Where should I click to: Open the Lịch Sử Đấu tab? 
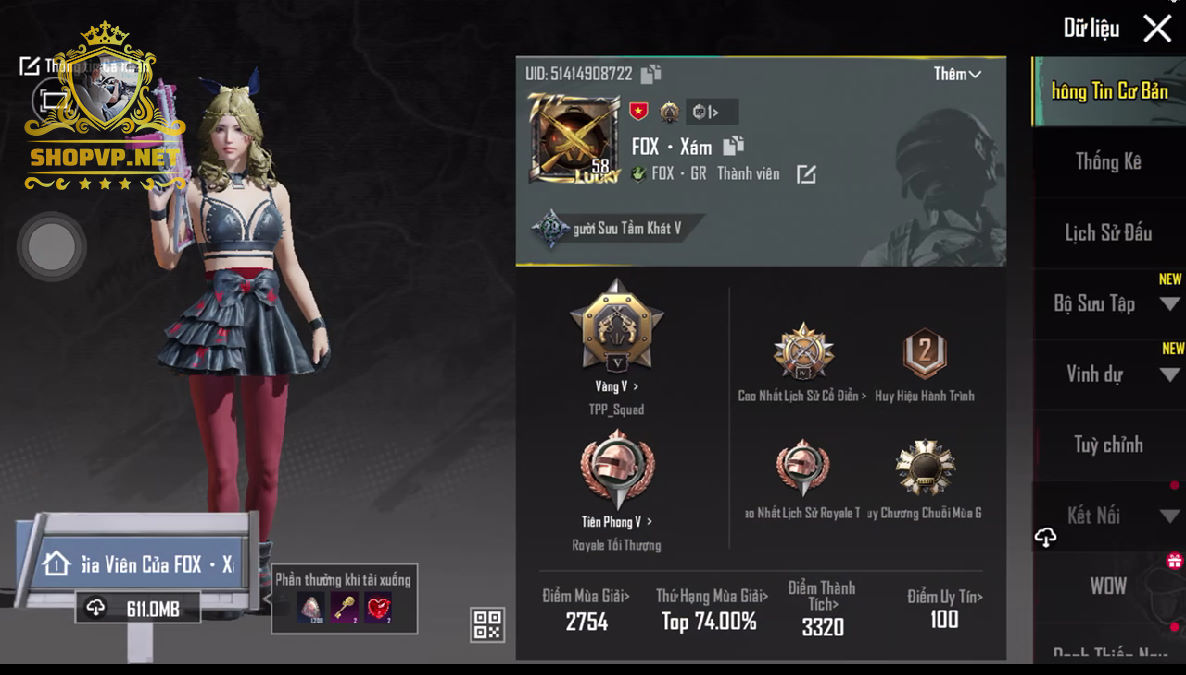(1108, 233)
